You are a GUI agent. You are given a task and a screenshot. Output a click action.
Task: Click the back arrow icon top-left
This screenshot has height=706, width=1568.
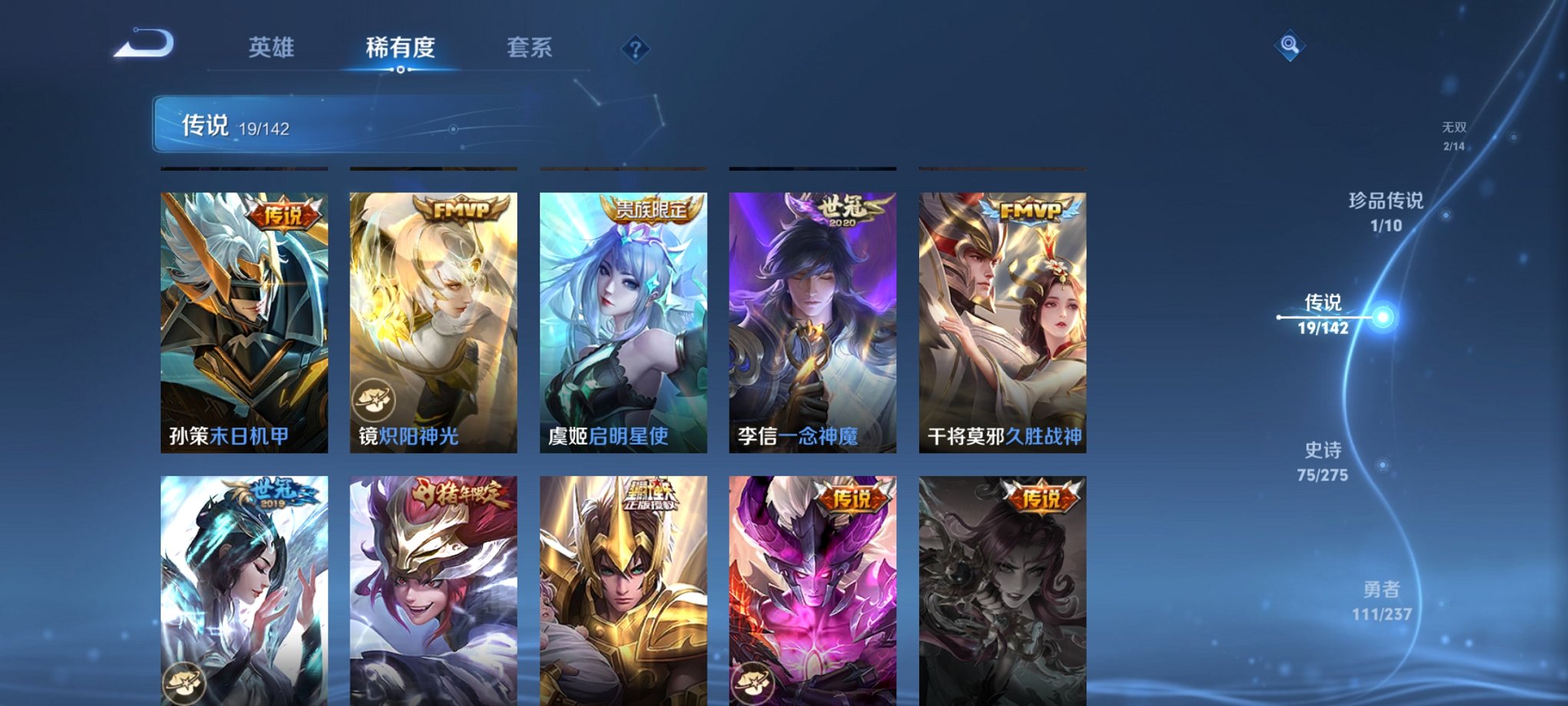pos(145,44)
